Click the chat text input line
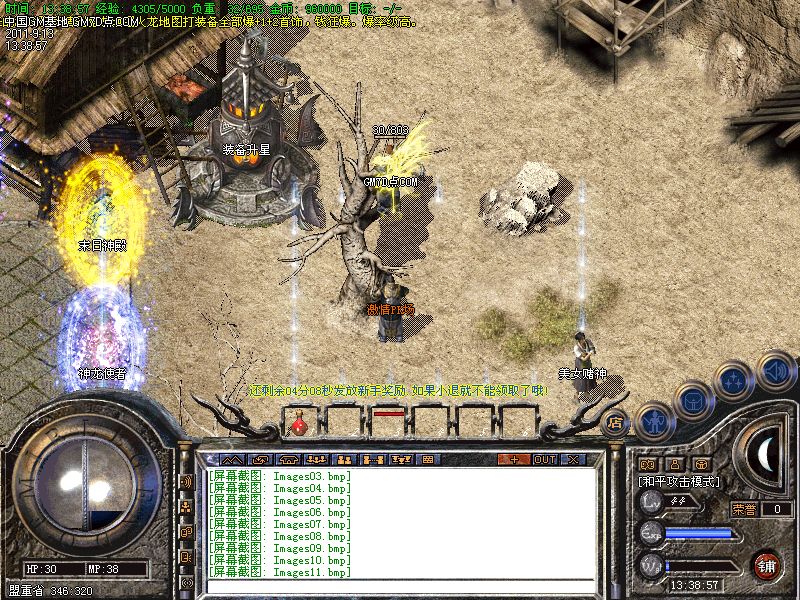Image resolution: width=800 pixels, height=600 pixels. [x=400, y=585]
